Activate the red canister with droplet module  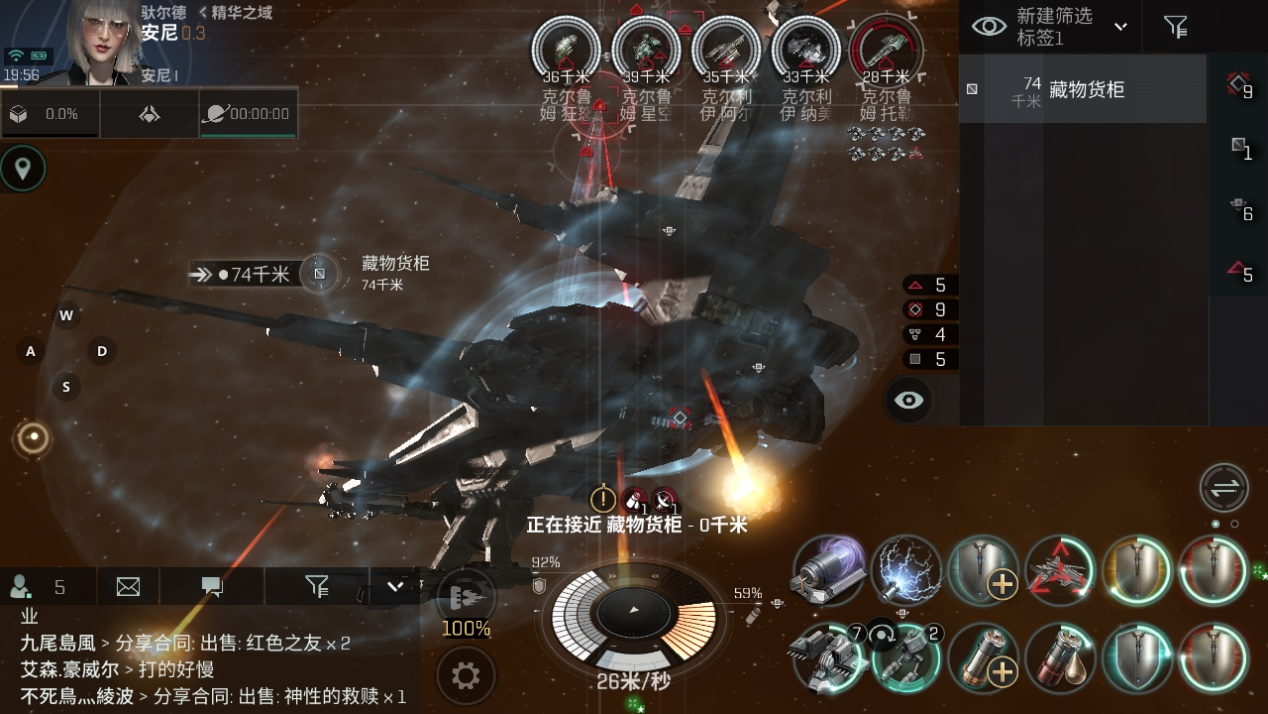tap(1060, 658)
